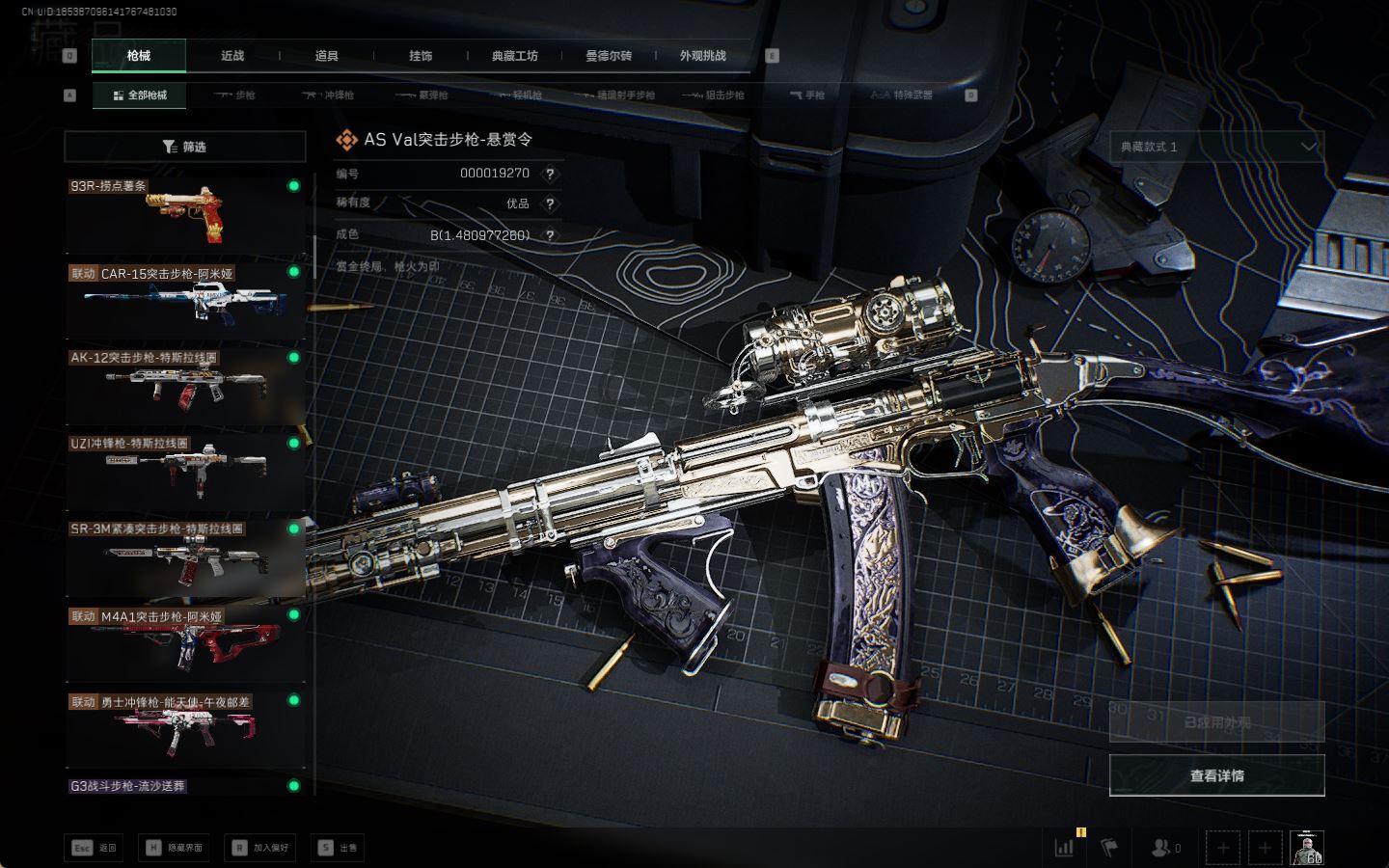Open the player avatar profile
Viewport: 1389px width, 868px height.
pyautogui.click(x=1307, y=848)
